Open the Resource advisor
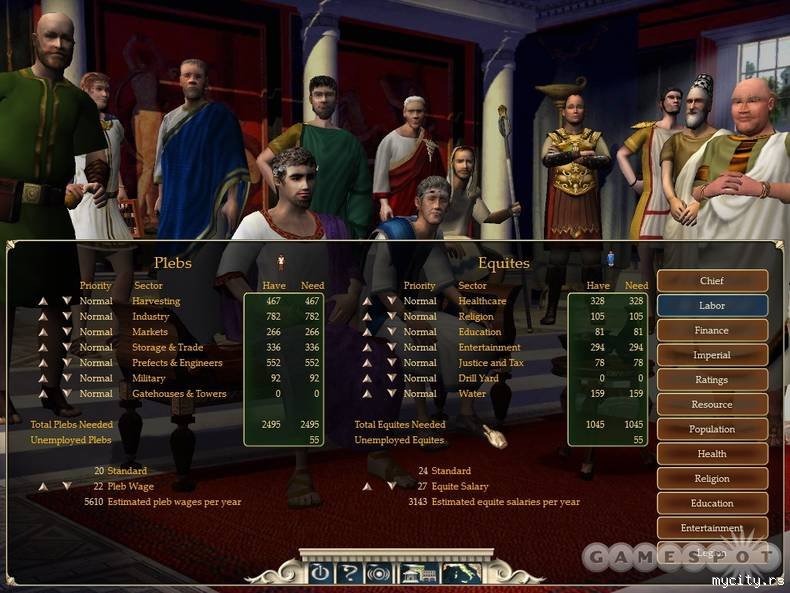The image size is (790, 593). tap(712, 405)
